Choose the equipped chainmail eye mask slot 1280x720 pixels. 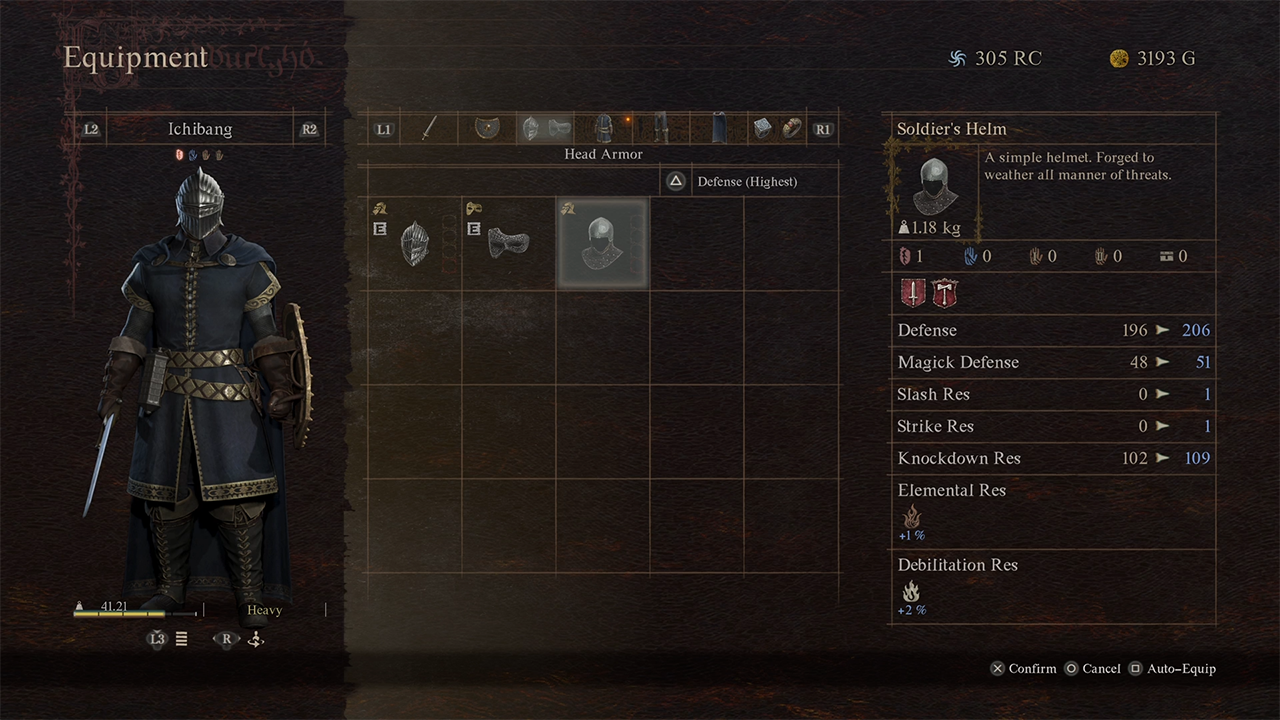pyautogui.click(x=508, y=243)
